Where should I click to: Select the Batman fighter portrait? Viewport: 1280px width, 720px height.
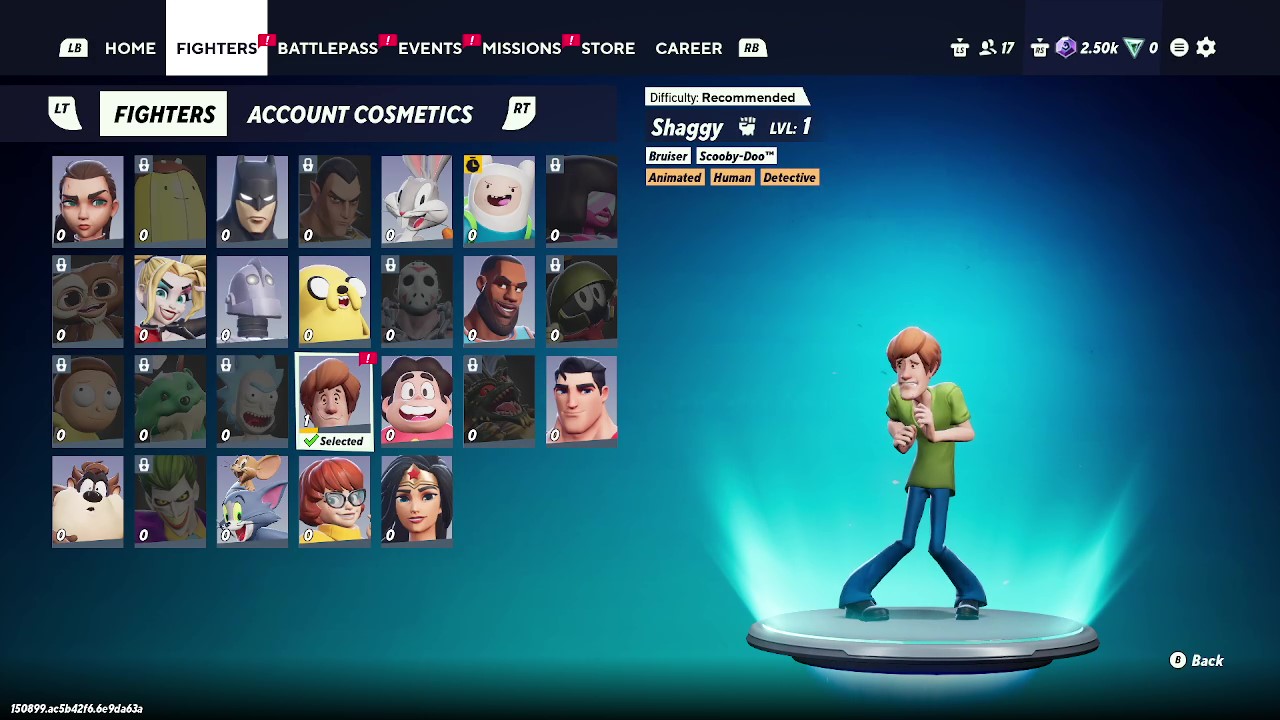coord(251,200)
